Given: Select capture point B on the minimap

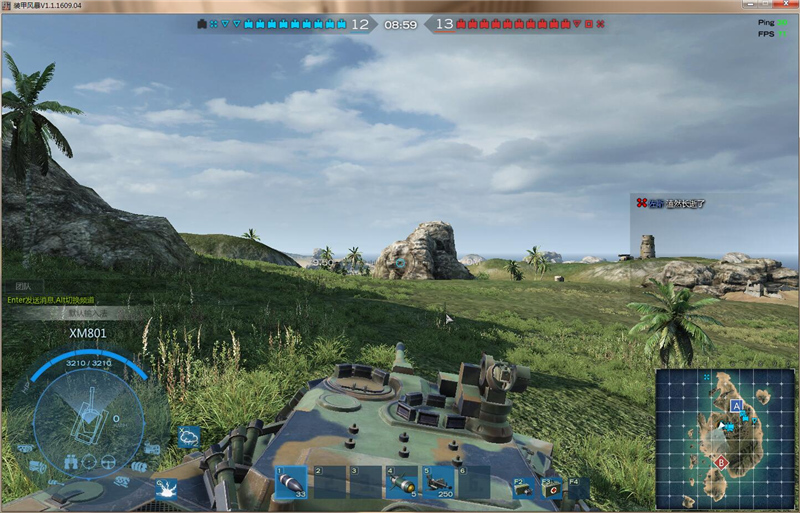Looking at the screenshot, I should pyautogui.click(x=721, y=461).
